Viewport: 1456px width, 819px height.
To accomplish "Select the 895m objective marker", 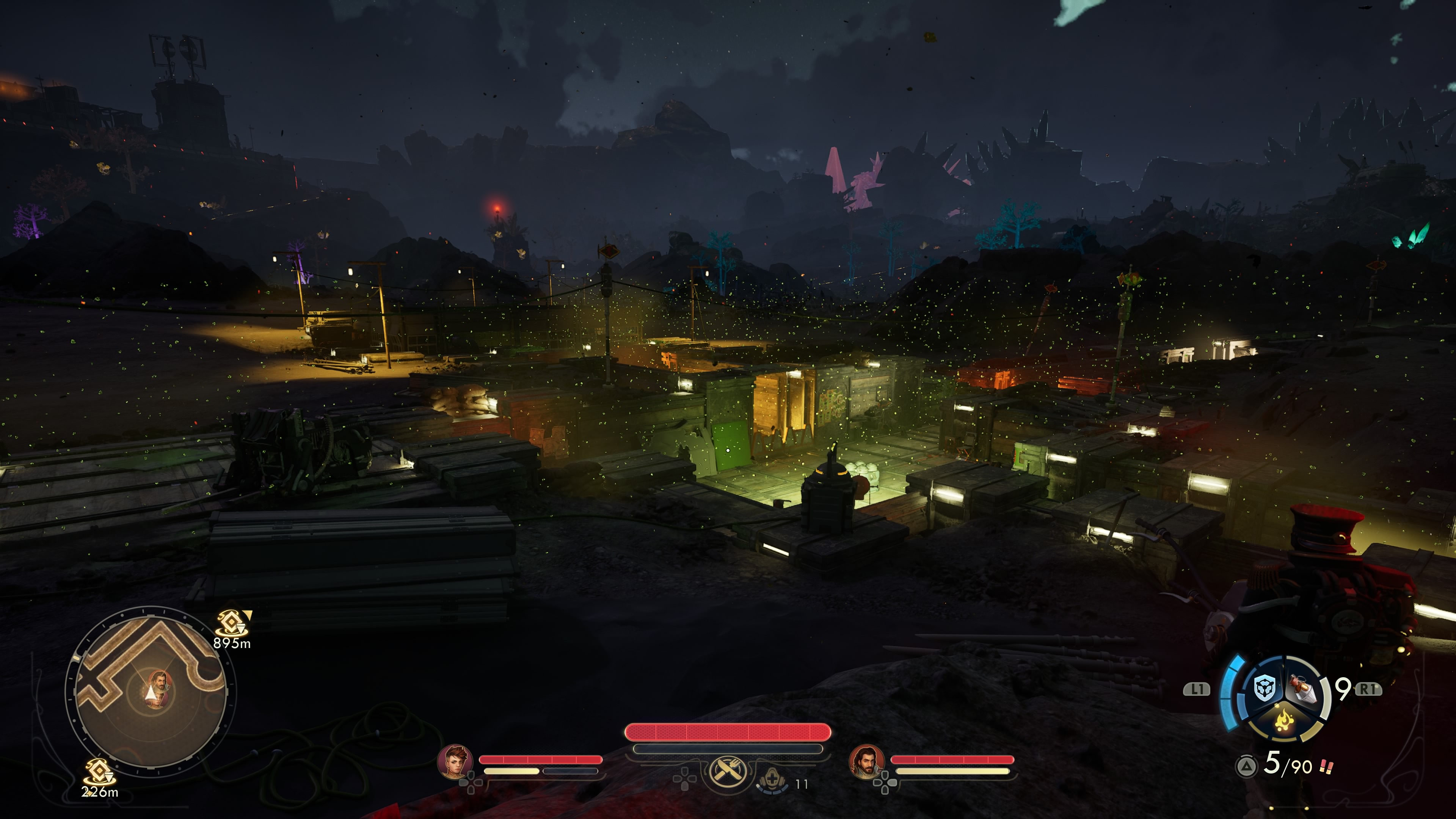I will (232, 624).
